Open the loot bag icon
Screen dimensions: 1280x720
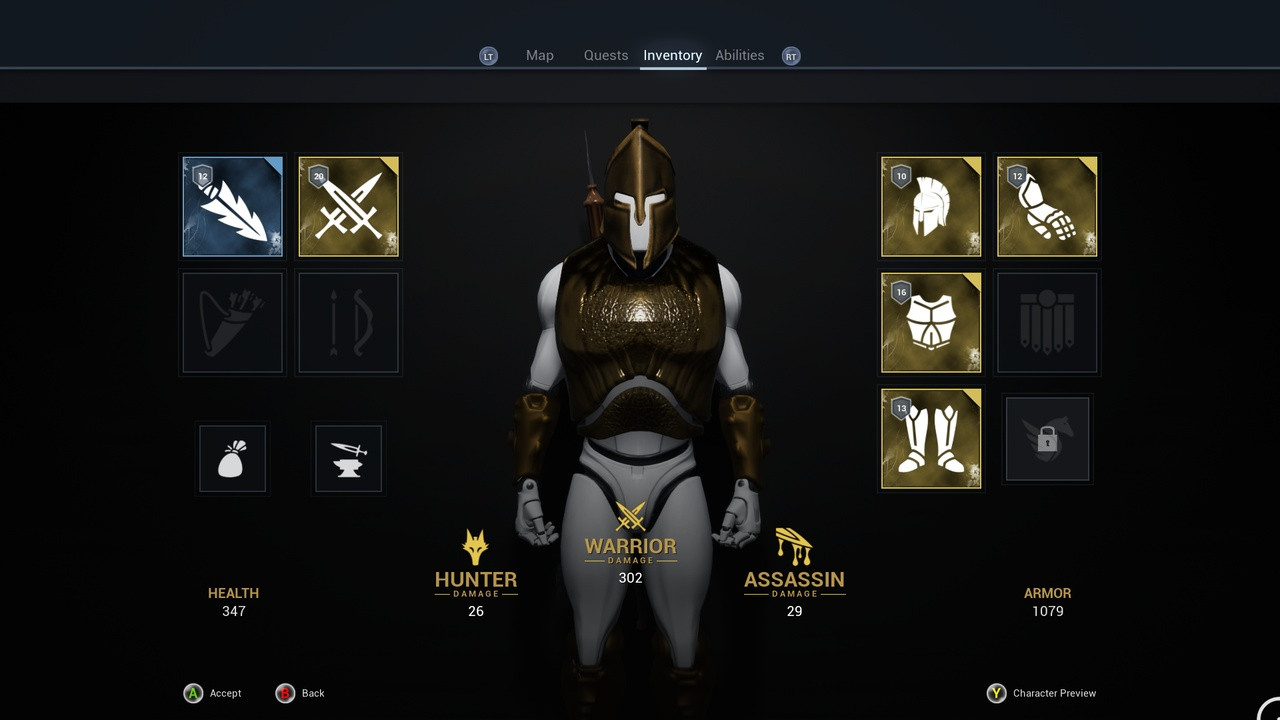pos(233,459)
